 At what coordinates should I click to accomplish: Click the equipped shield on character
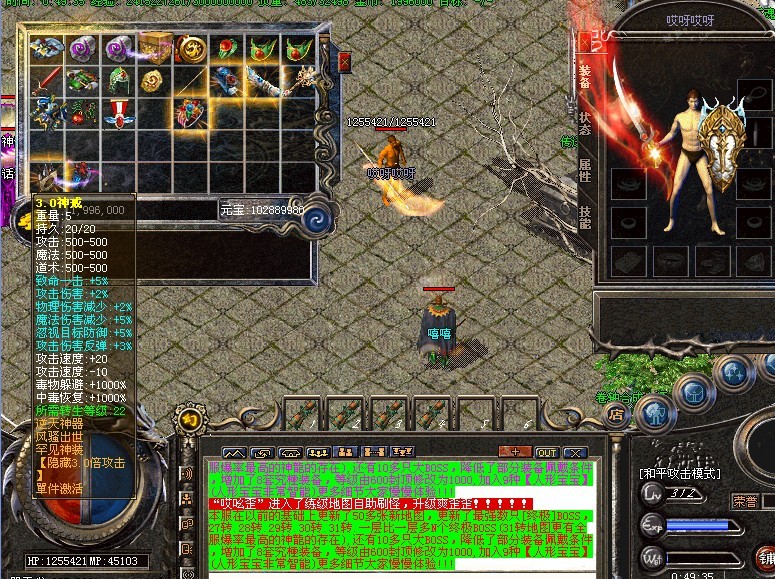[718, 150]
